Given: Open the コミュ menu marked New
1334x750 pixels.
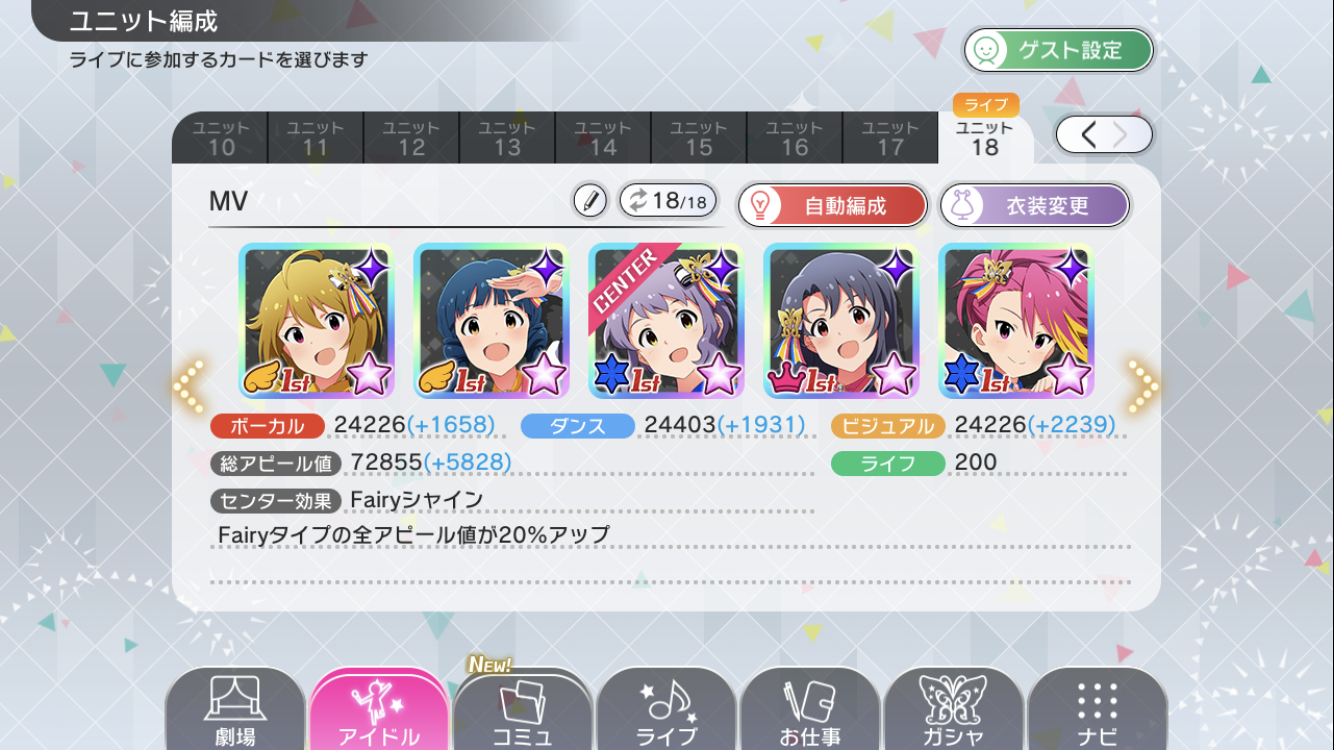Looking at the screenshot, I should click(x=522, y=712).
